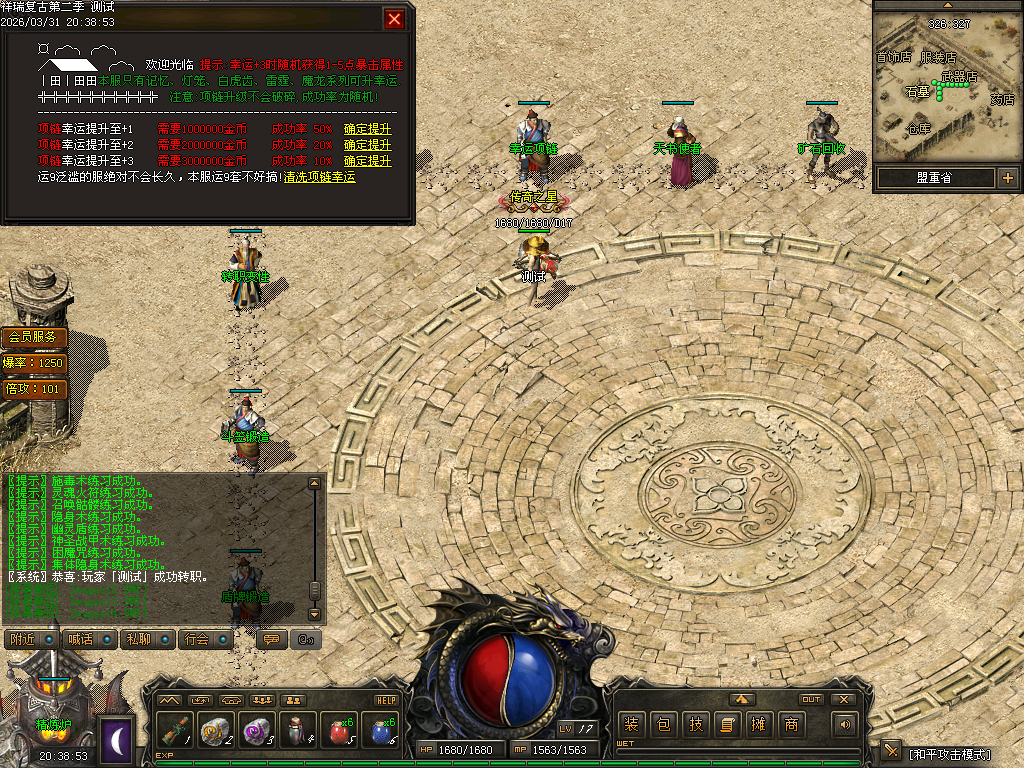Confirm necklace luck upgrade to +2

[367, 145]
